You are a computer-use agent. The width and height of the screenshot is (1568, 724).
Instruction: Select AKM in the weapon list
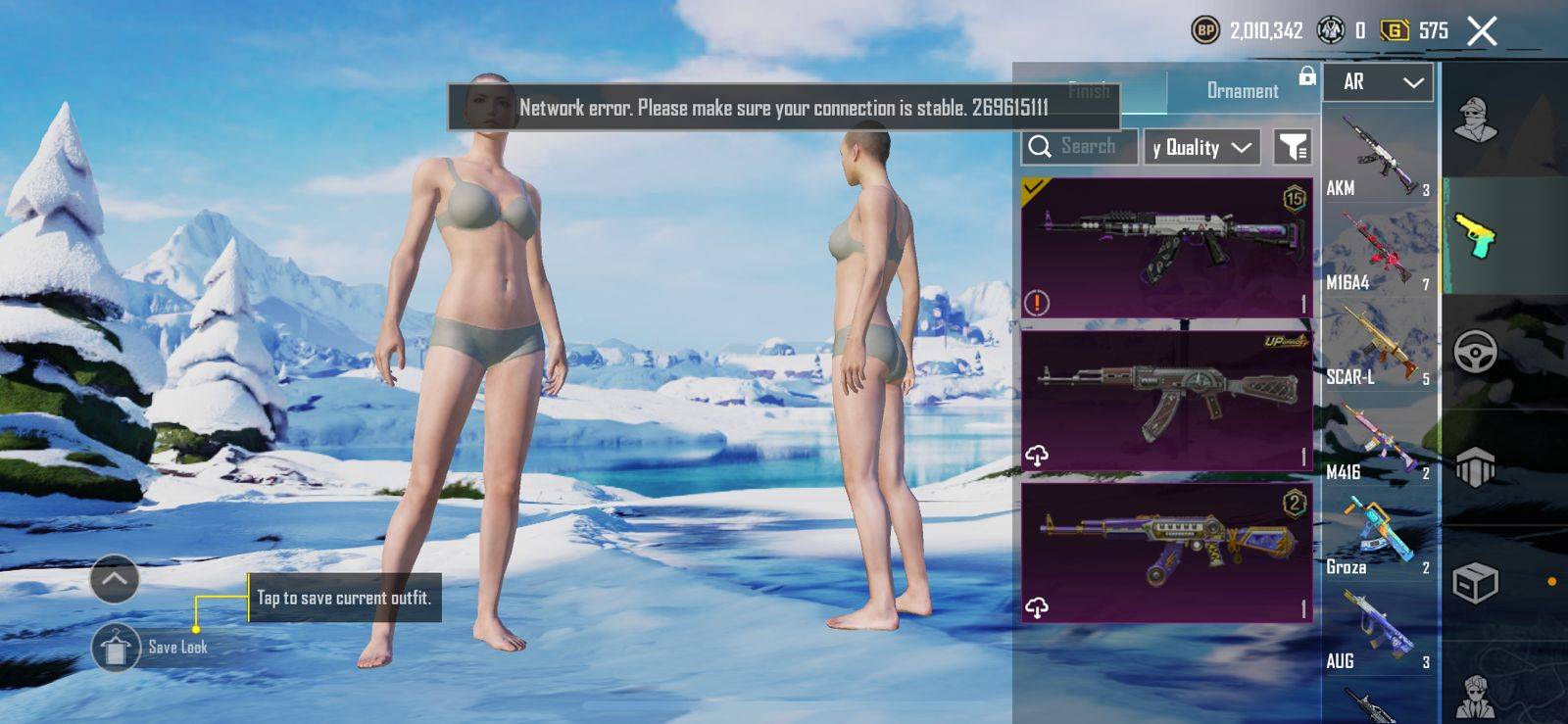pos(1378,157)
